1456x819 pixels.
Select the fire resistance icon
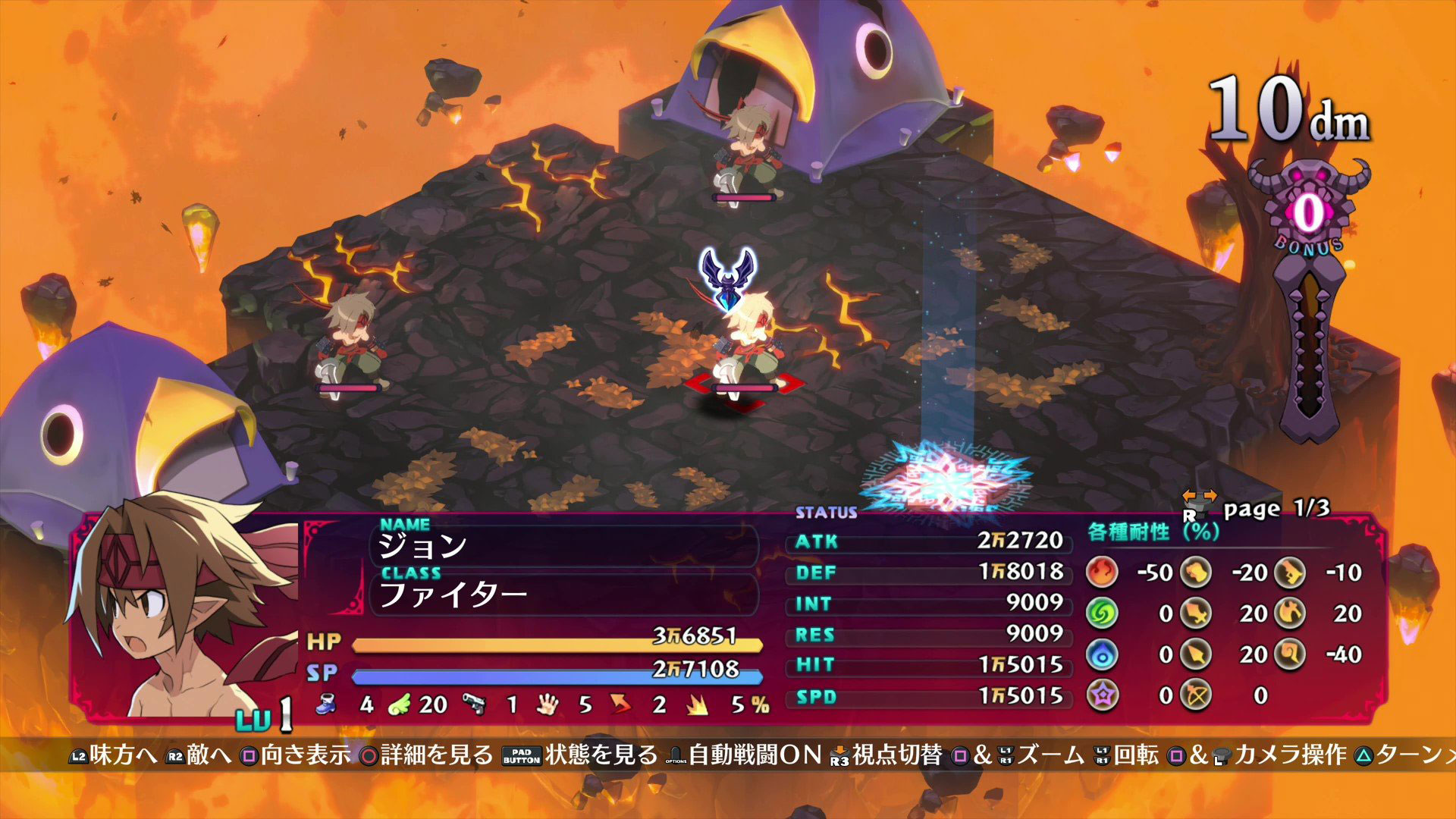1102,573
